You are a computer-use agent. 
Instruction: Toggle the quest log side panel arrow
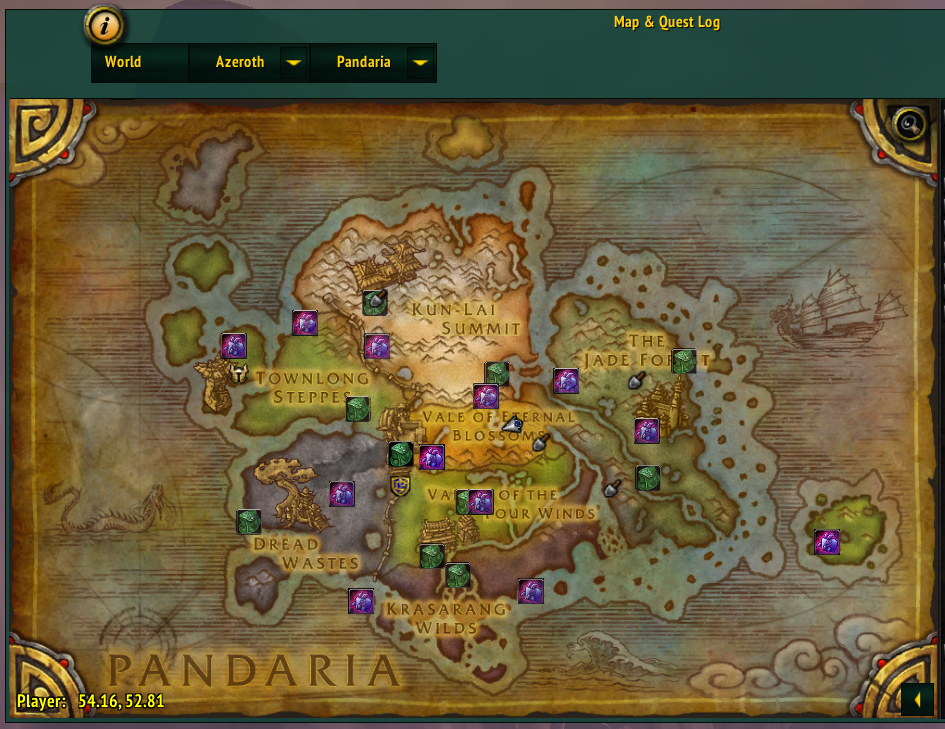[917, 698]
